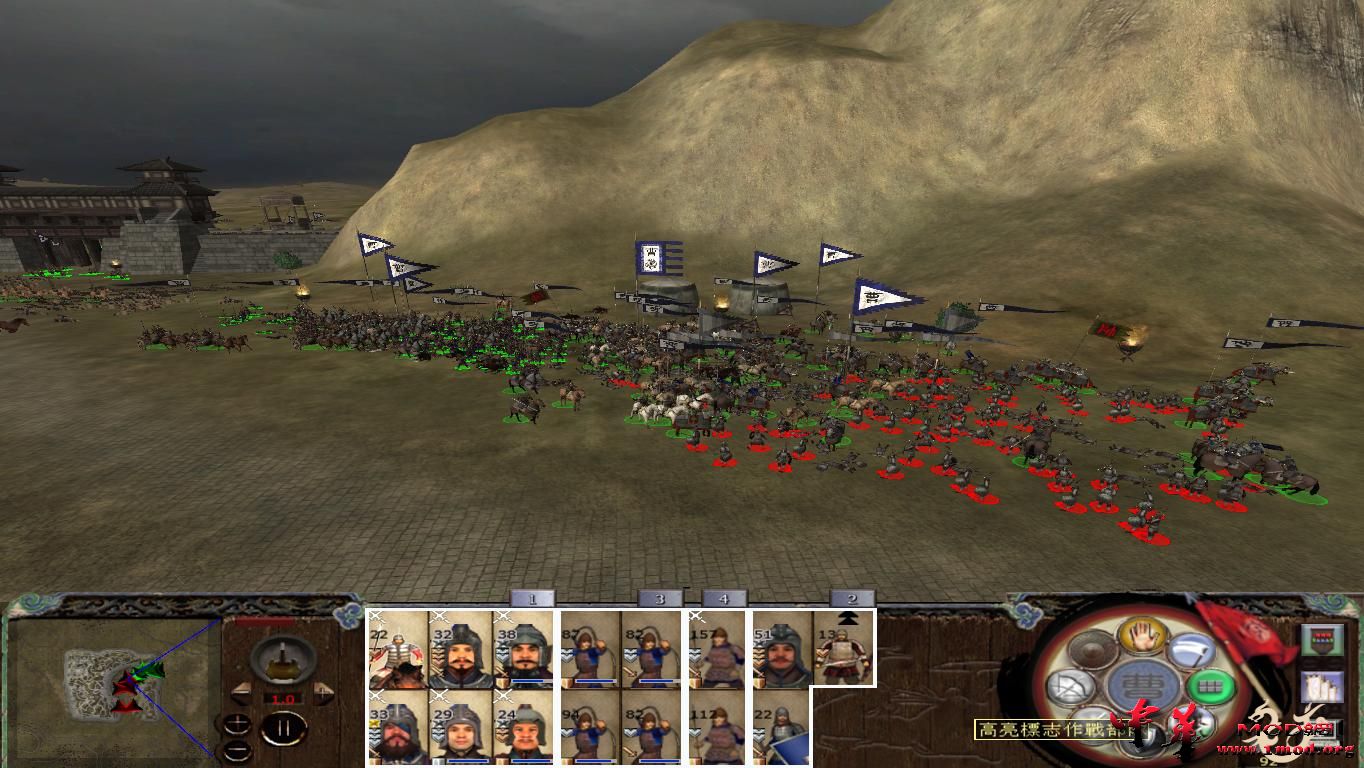Click the minimap zoom-out minus button
This screenshot has width=1364, height=768.
click(x=235, y=750)
